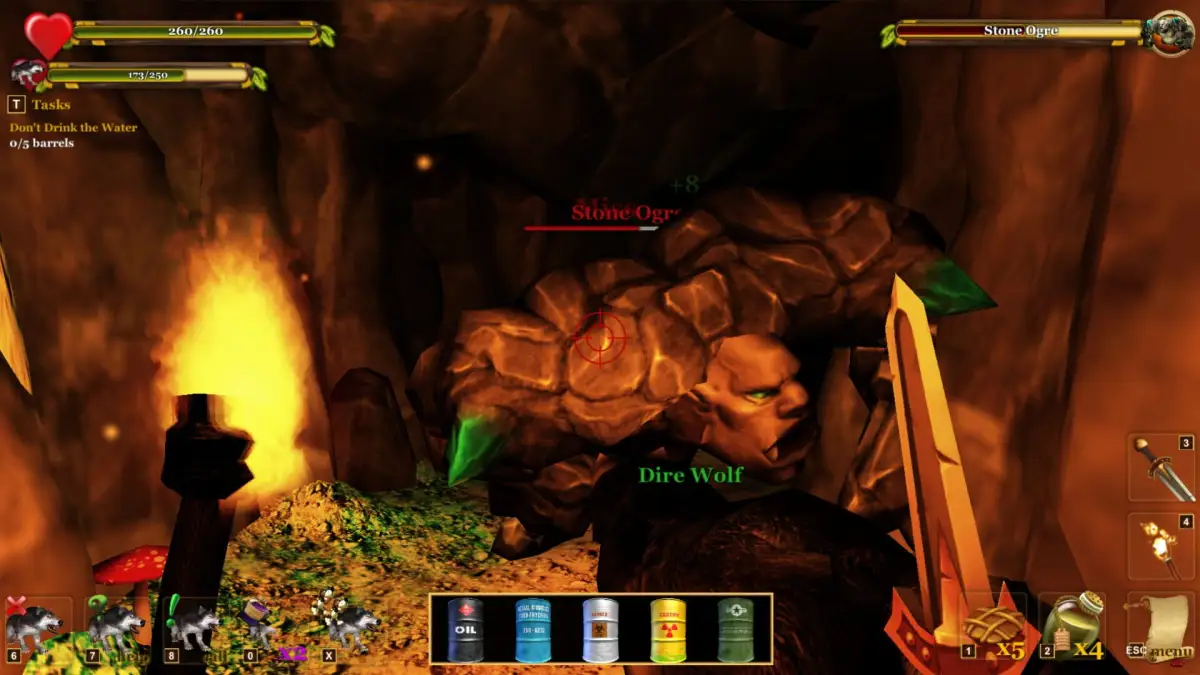
Task: Click the Stone Ogre target portrait
Action: (x=1168, y=33)
